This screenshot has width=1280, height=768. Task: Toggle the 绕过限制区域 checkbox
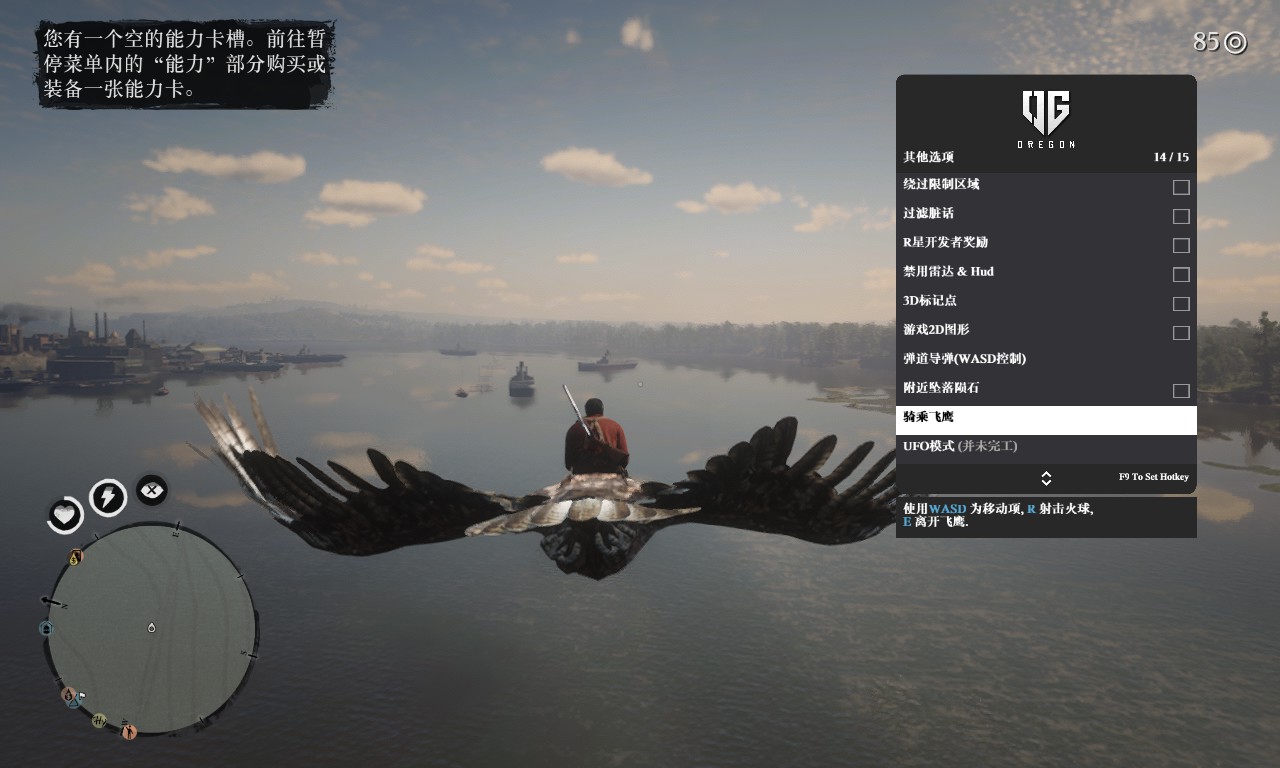point(1181,187)
